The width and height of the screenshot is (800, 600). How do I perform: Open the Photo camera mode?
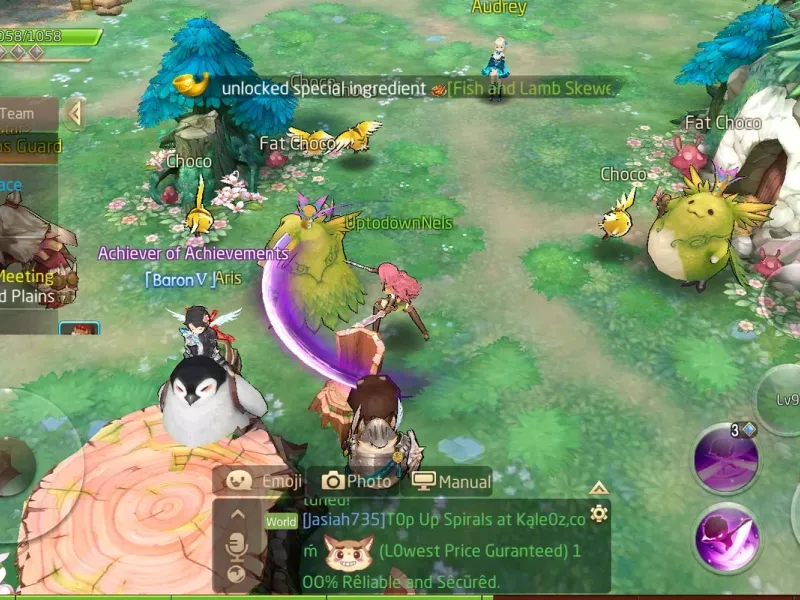(356, 481)
